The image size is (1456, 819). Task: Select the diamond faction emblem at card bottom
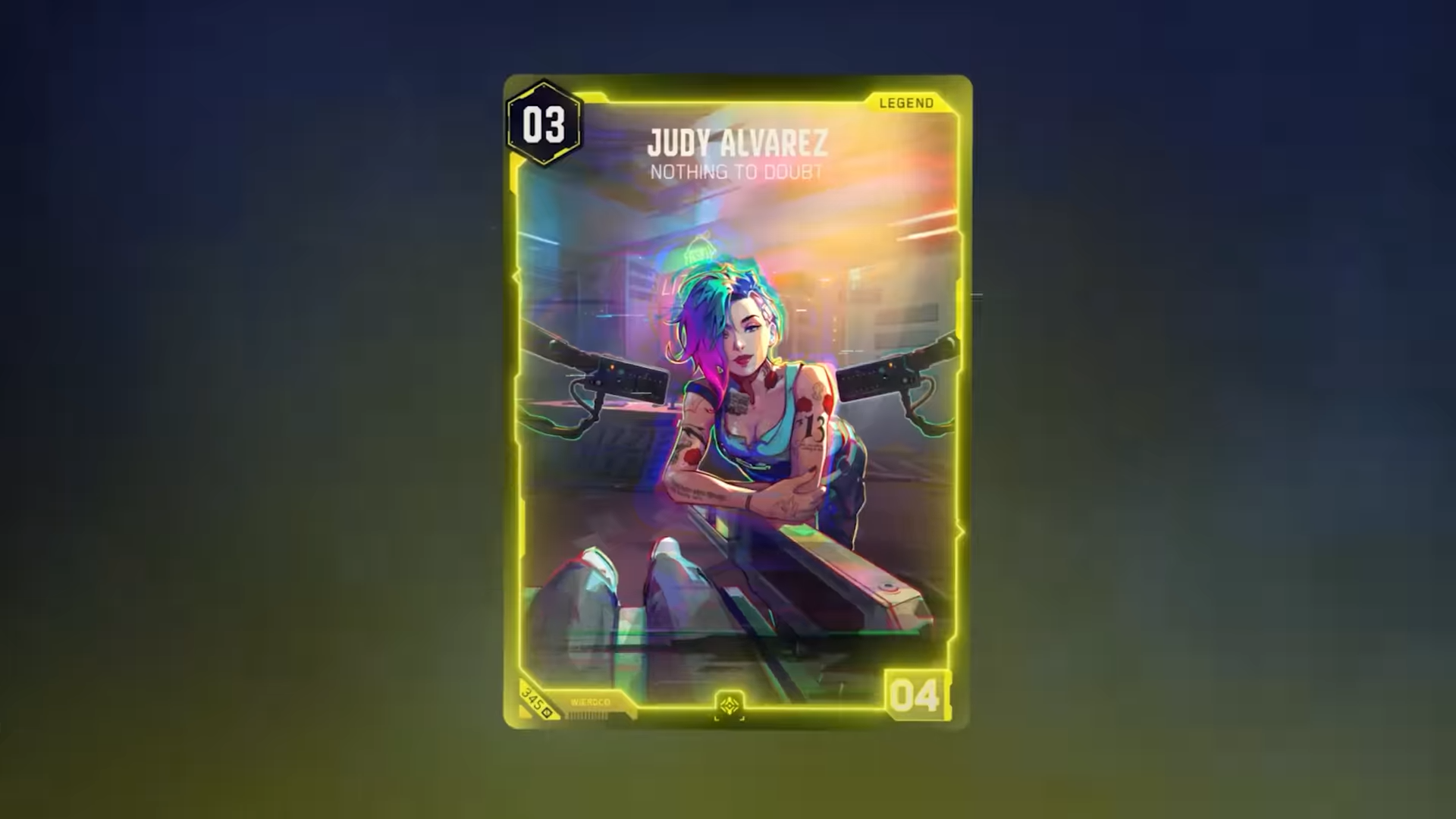click(x=730, y=704)
